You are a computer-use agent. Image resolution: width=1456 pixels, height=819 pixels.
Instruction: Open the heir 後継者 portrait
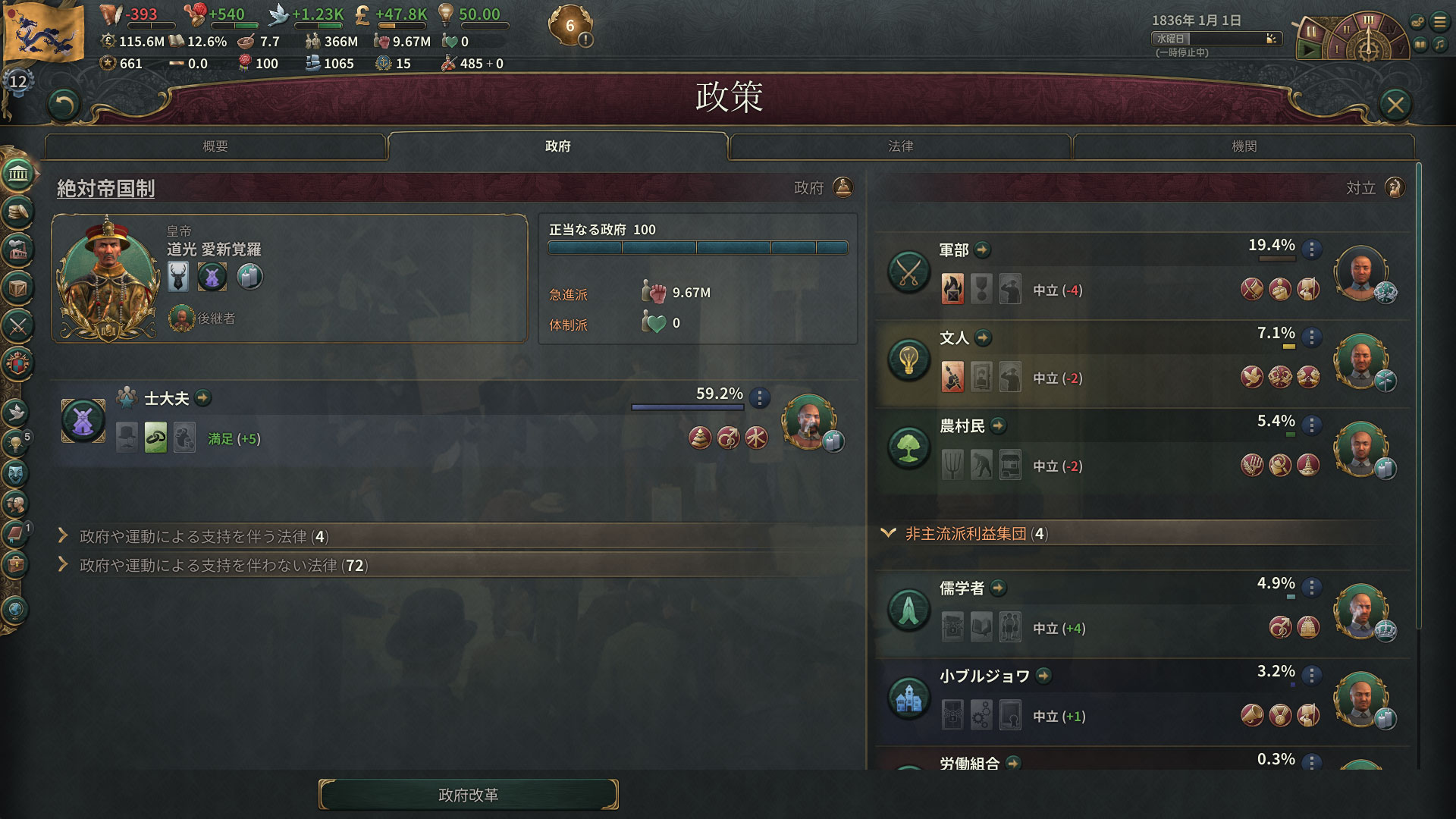tap(181, 318)
